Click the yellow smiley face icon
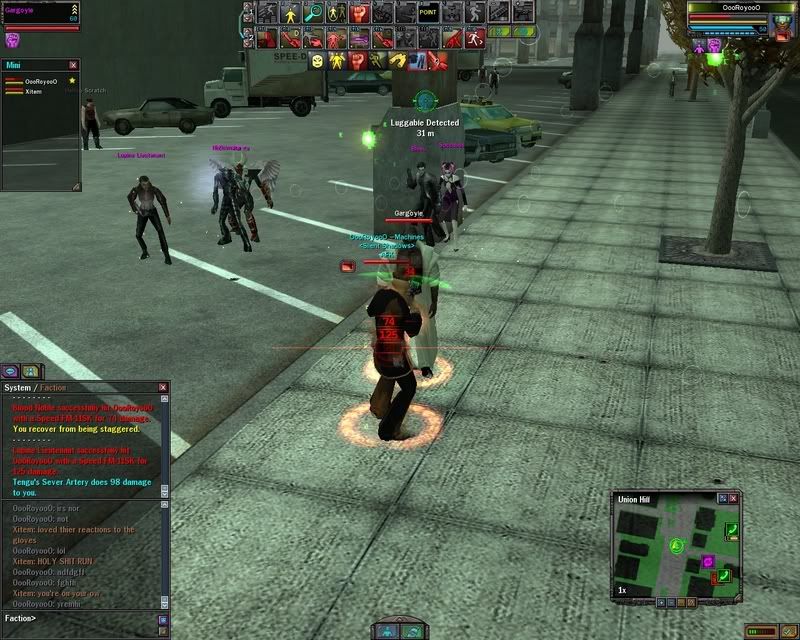Viewport: 800px width, 640px height. pyautogui.click(x=316, y=61)
